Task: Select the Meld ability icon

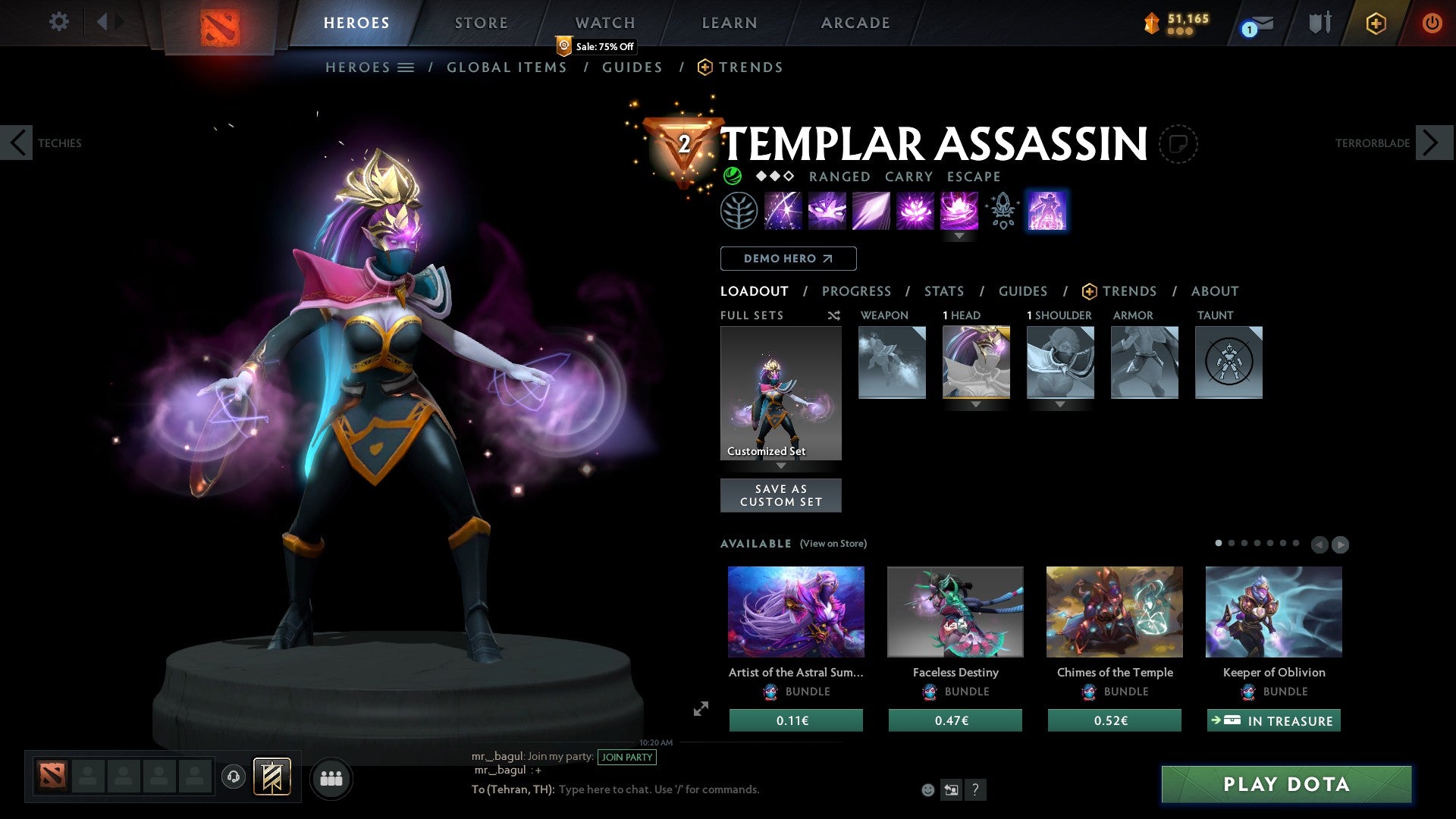Action: 827,211
